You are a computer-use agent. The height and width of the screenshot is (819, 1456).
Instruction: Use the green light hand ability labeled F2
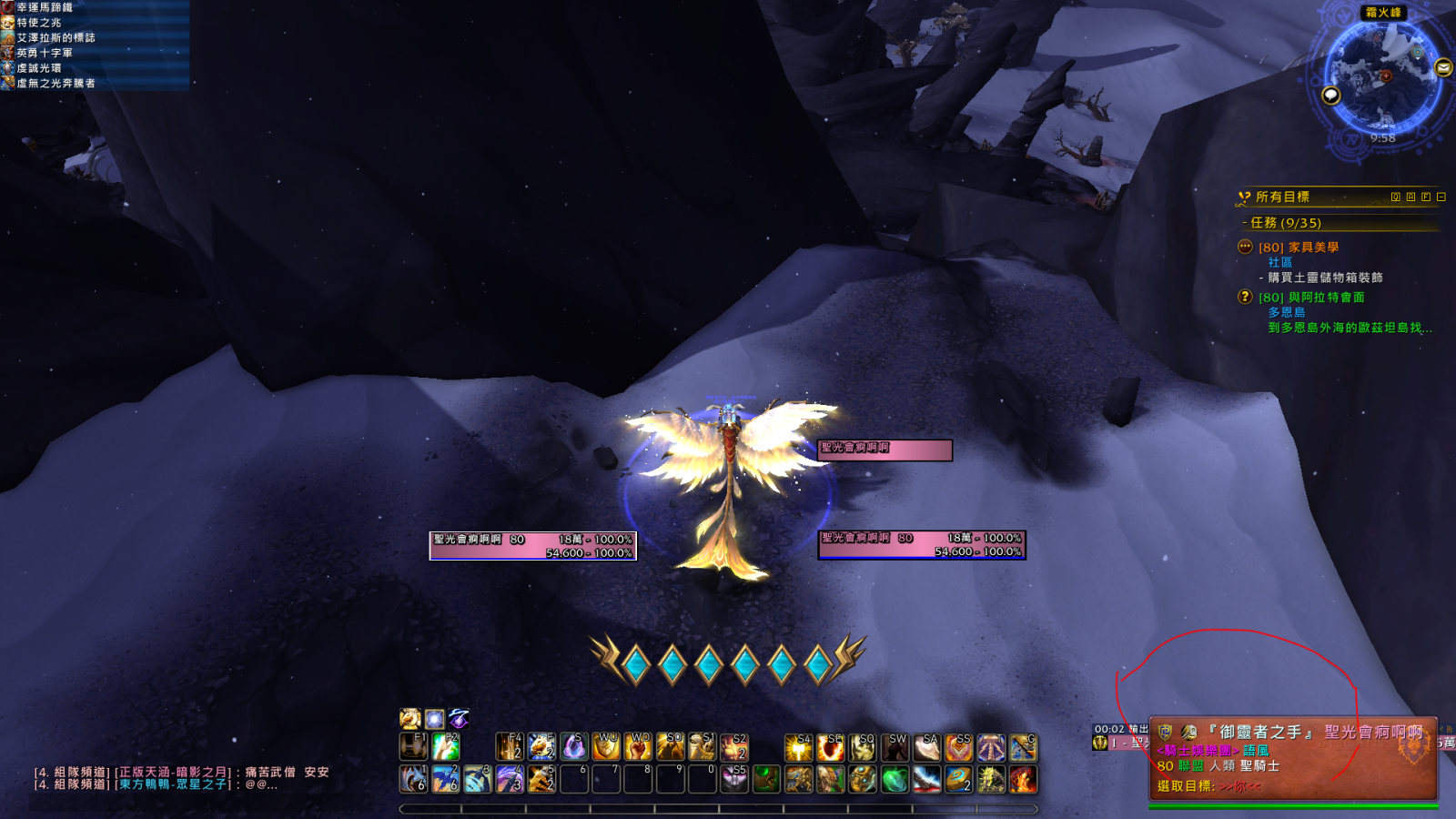point(446,747)
